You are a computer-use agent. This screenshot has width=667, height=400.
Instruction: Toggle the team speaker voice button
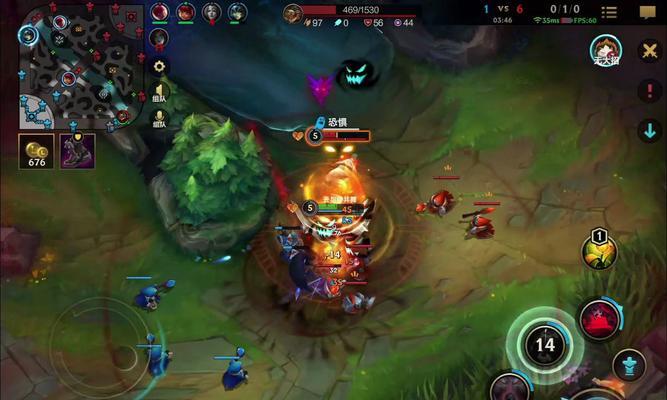coord(159,93)
